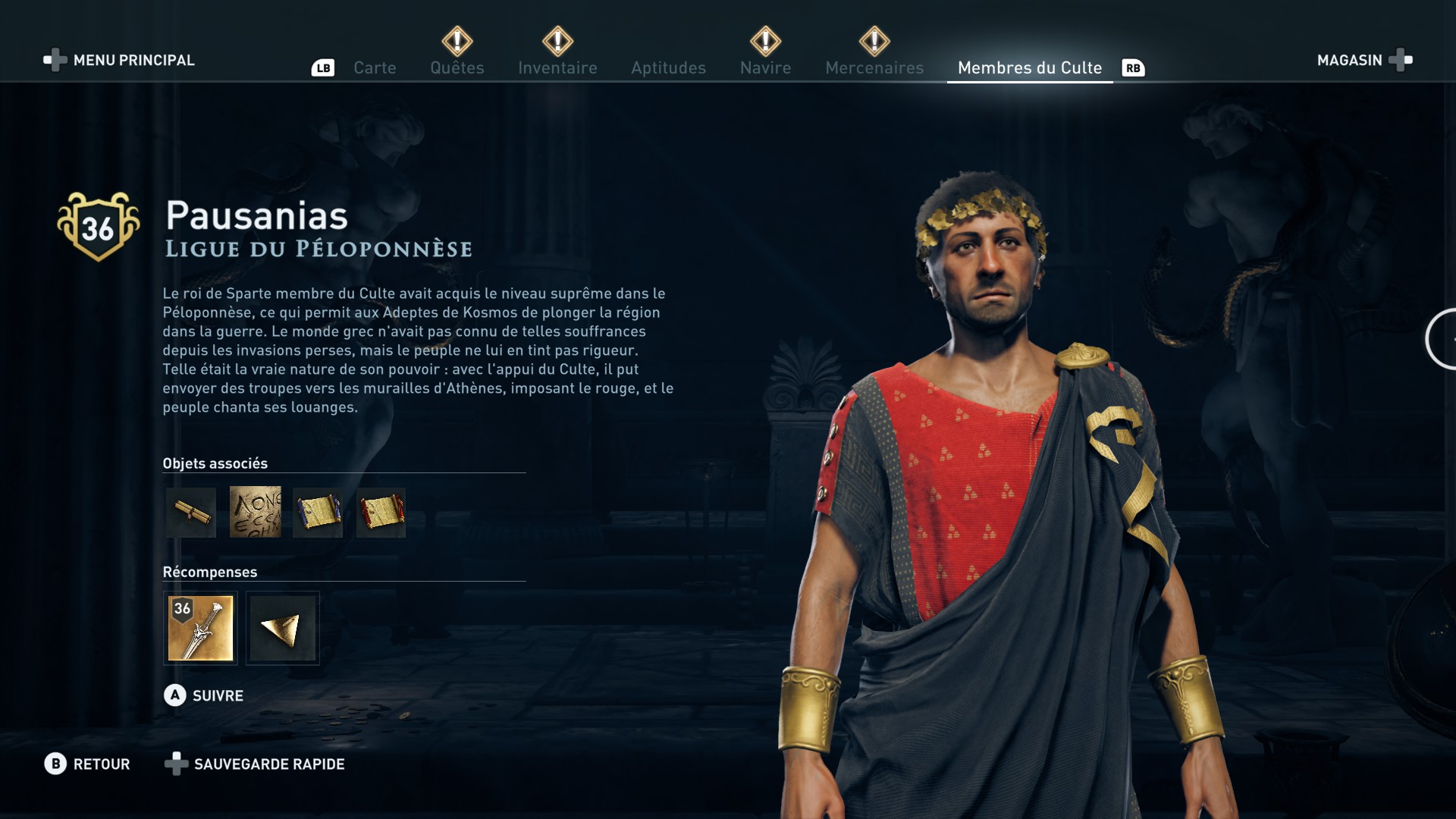Screen dimensions: 1456x819
Task: Open the Carte tab
Action: (375, 67)
